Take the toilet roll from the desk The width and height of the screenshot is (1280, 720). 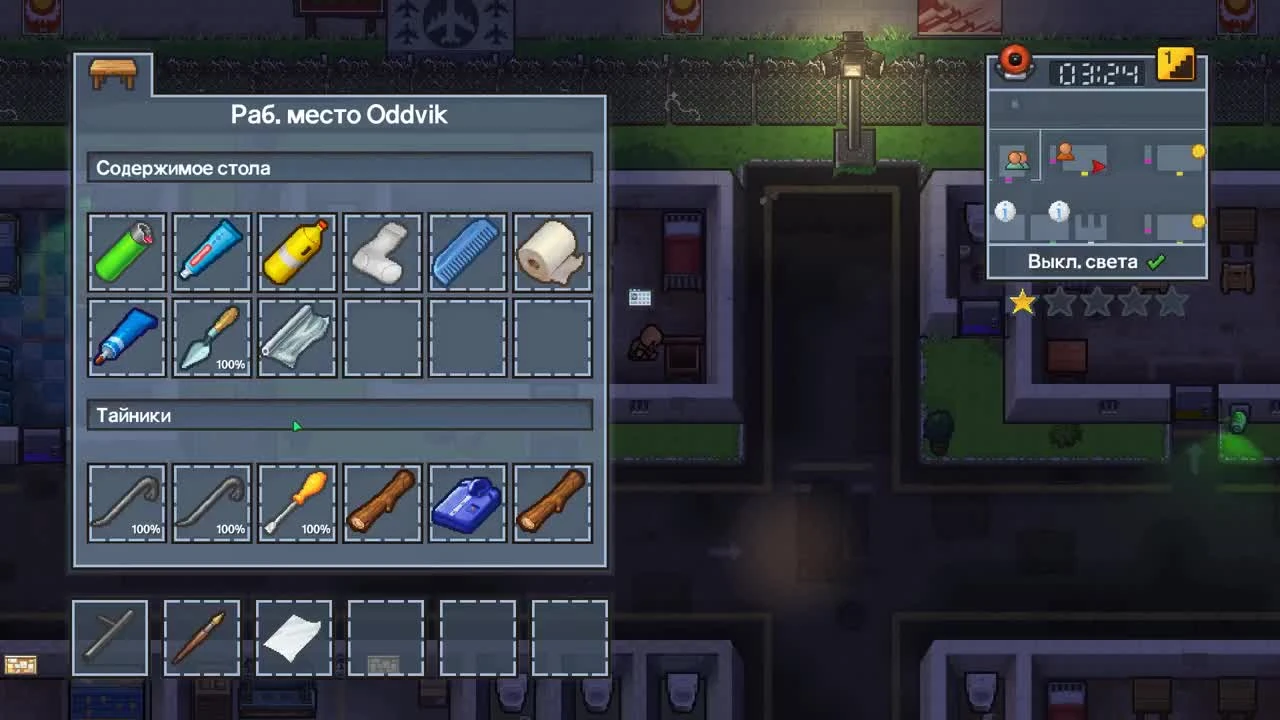click(x=551, y=251)
